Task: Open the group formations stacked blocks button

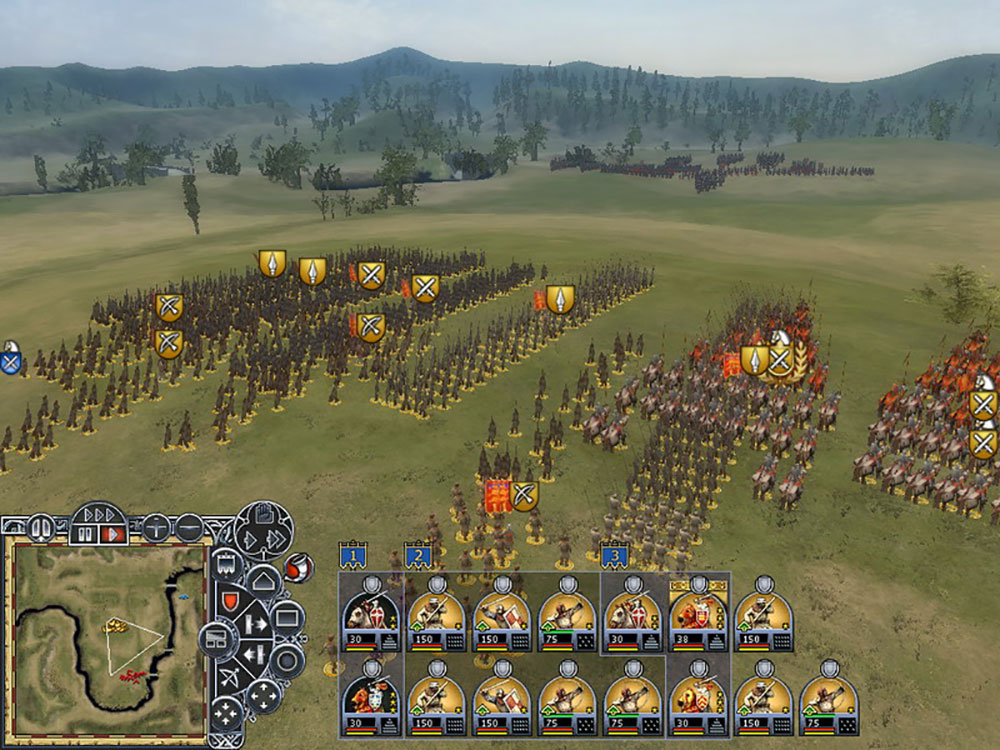Action: click(216, 640)
